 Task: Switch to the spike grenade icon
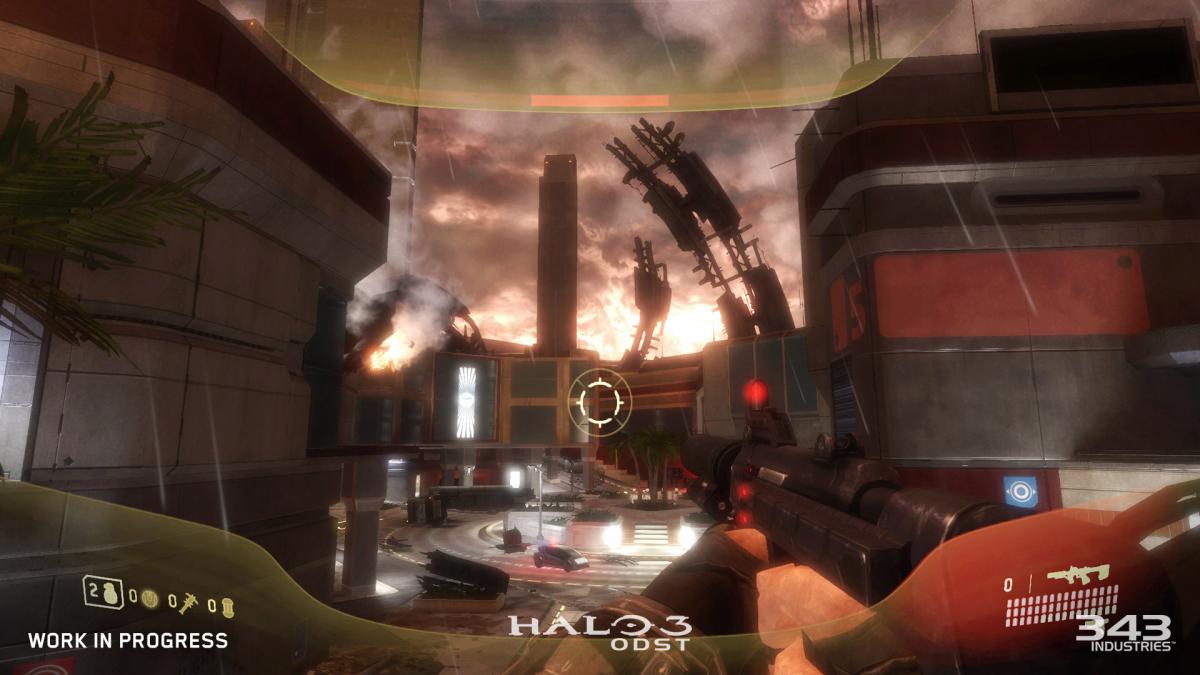pyautogui.click(x=187, y=602)
